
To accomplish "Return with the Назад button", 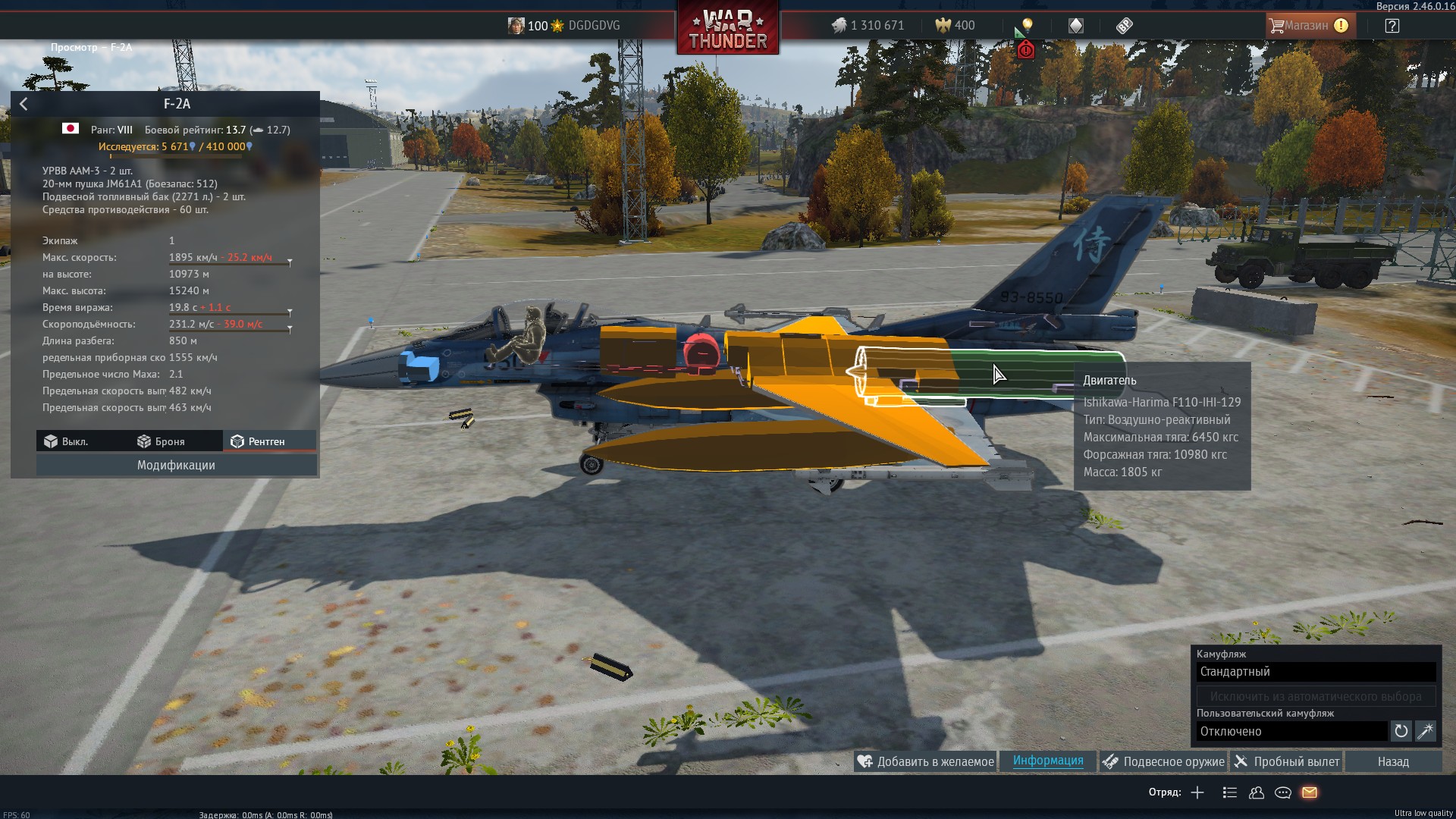I will coord(1393,761).
